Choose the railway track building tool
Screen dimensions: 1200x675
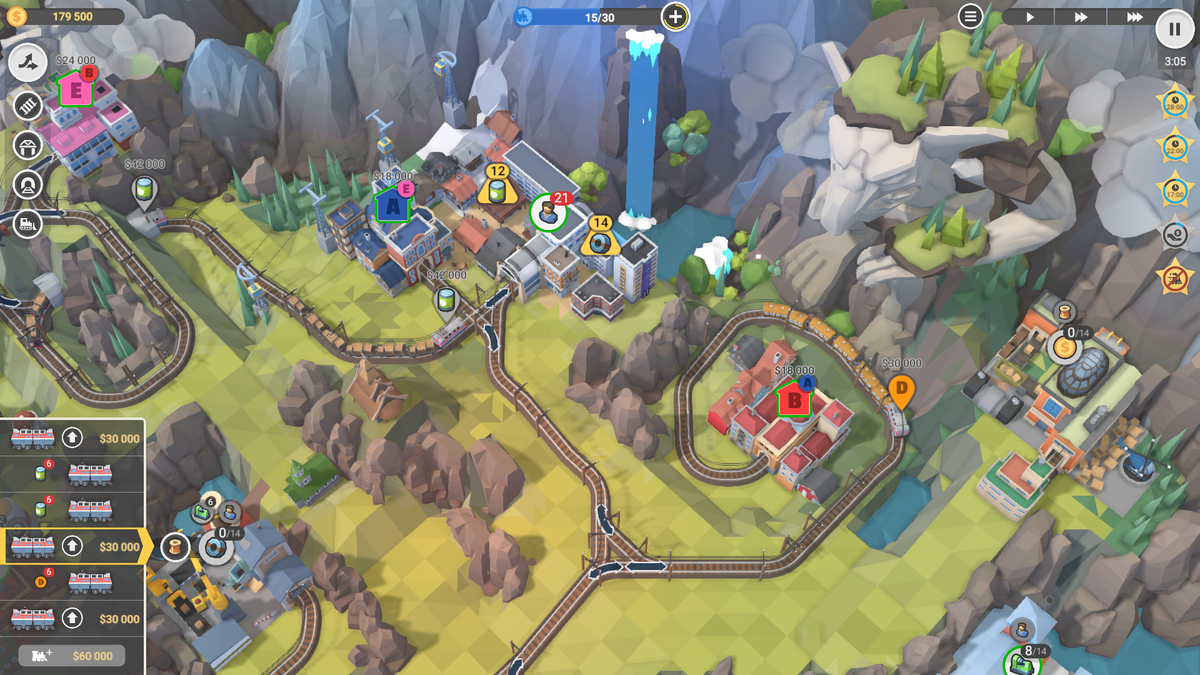pyautogui.click(x=28, y=105)
